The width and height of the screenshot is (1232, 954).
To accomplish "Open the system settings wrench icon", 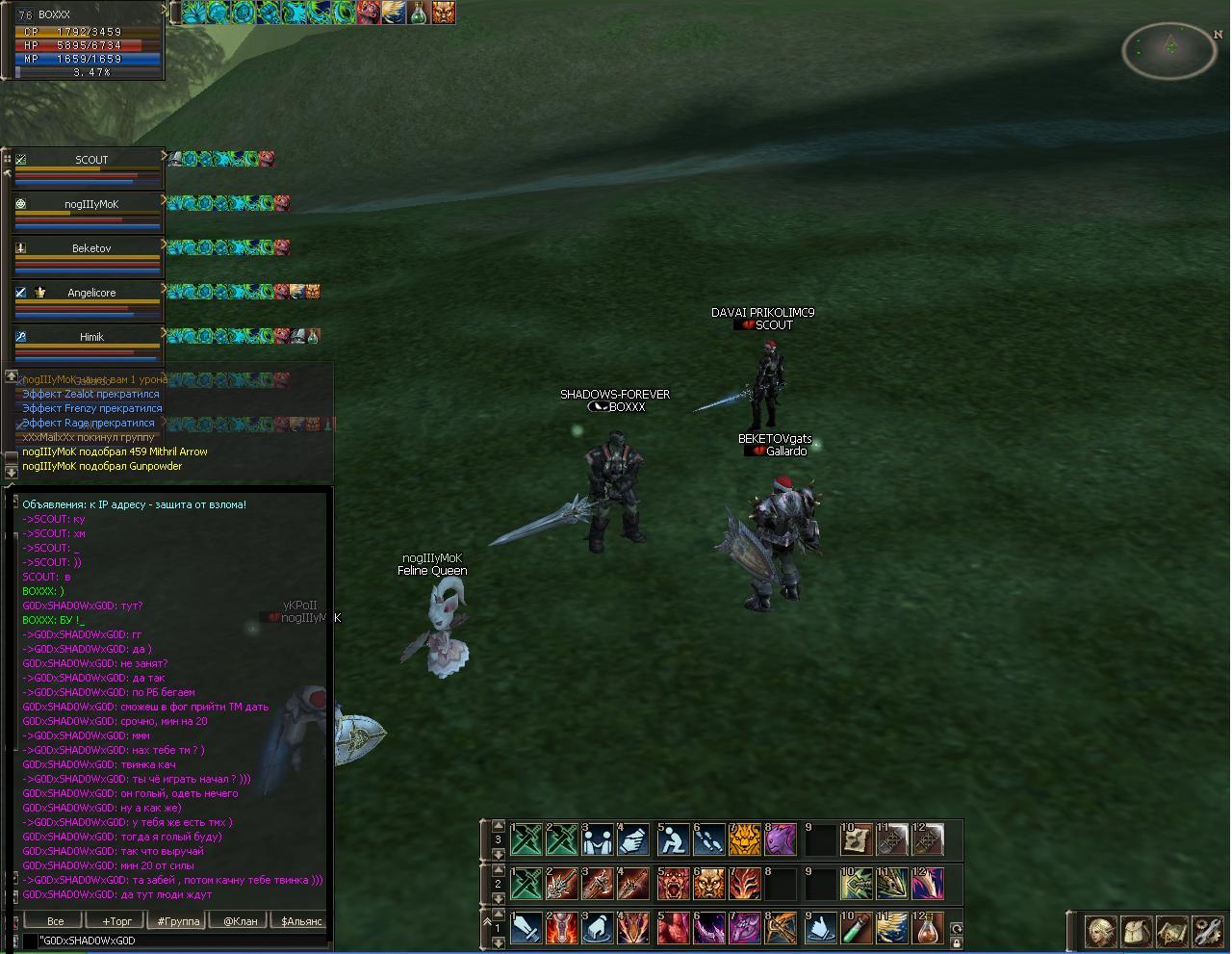I will point(1206,931).
